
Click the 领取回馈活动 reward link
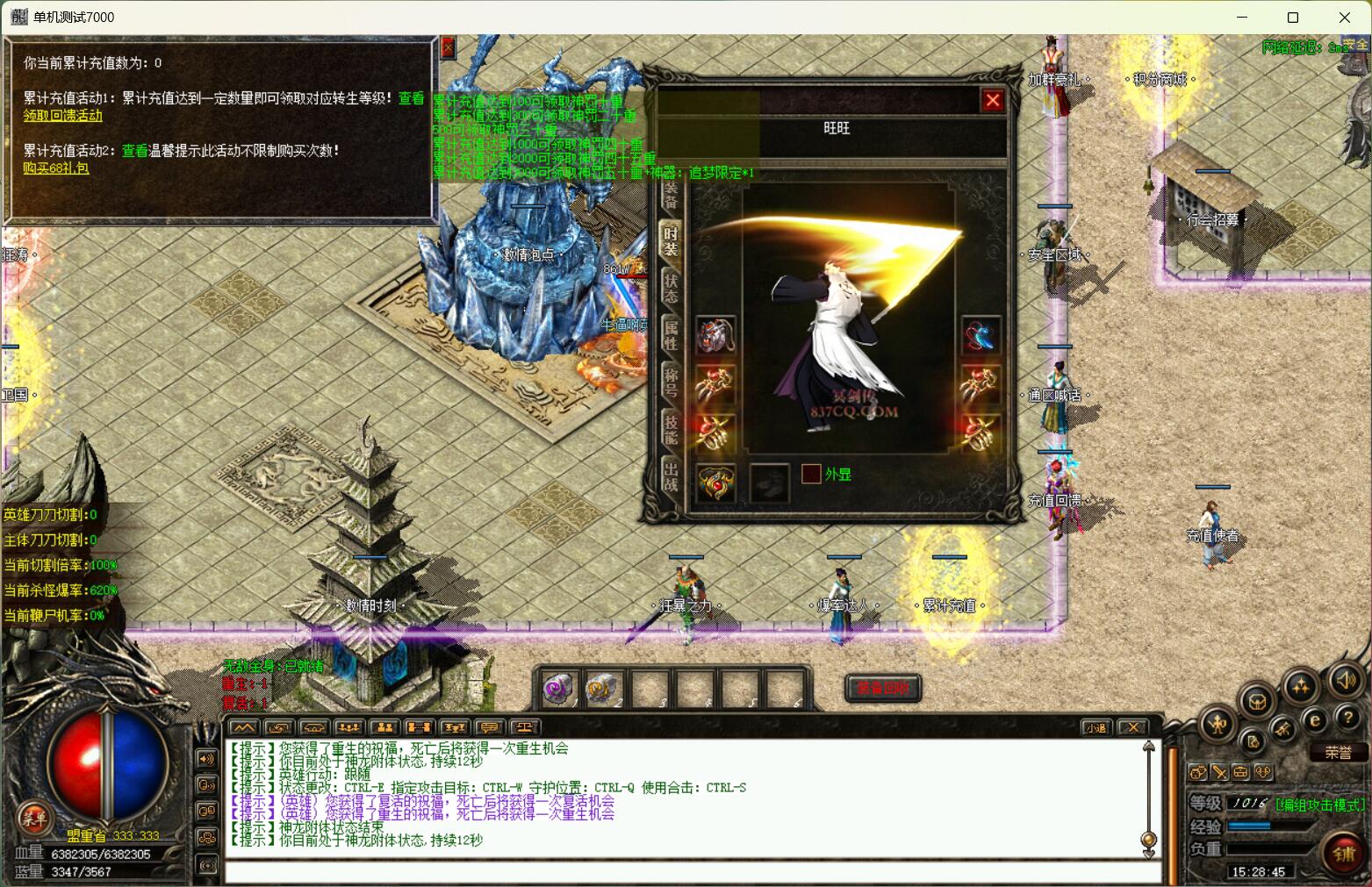tap(62, 116)
